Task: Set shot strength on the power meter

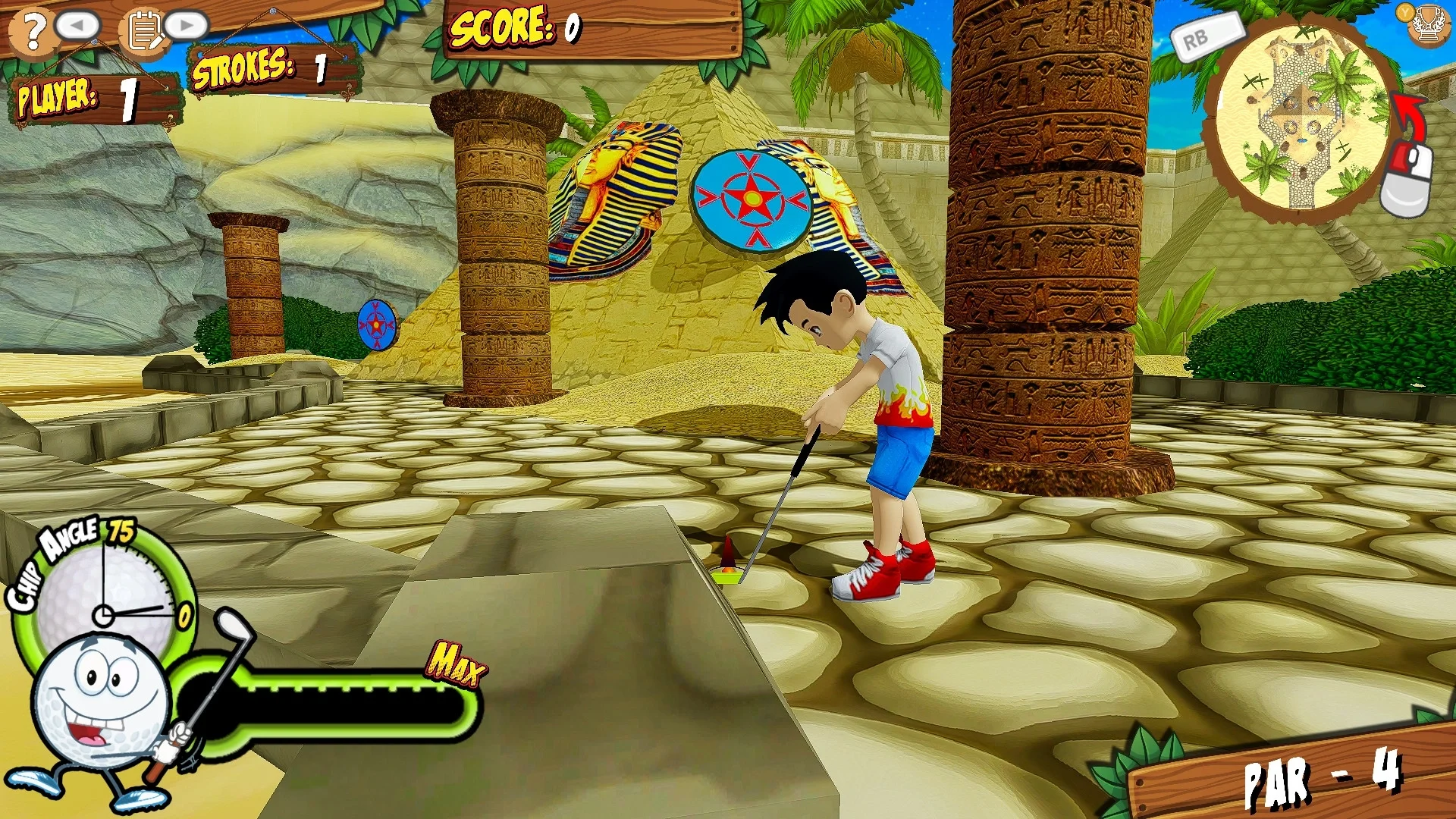Action: [x=334, y=707]
